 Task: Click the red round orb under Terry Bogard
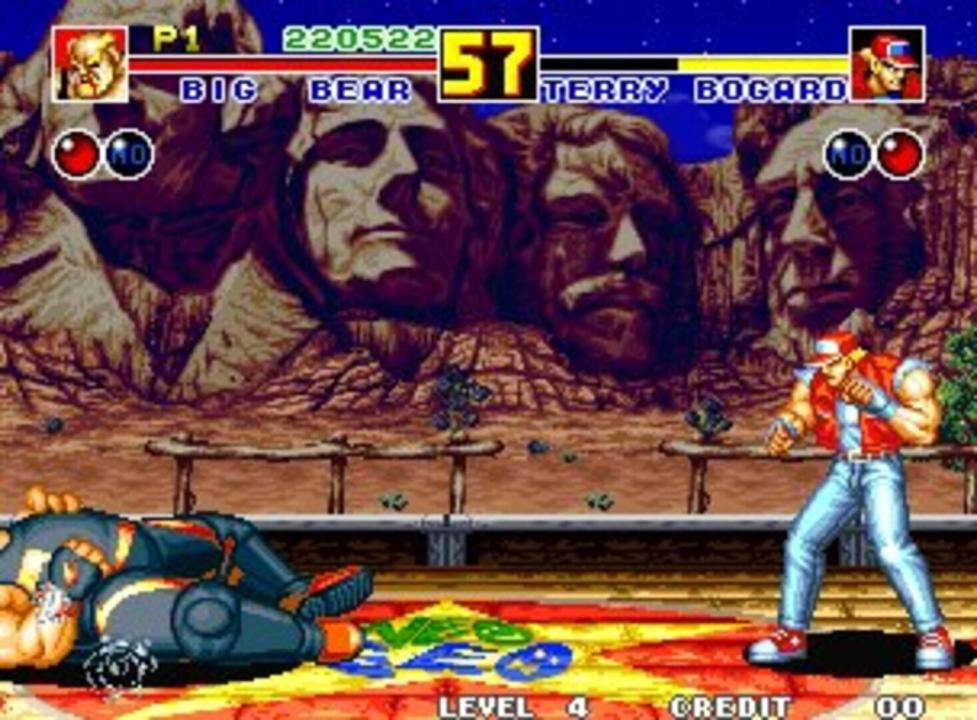tap(900, 155)
